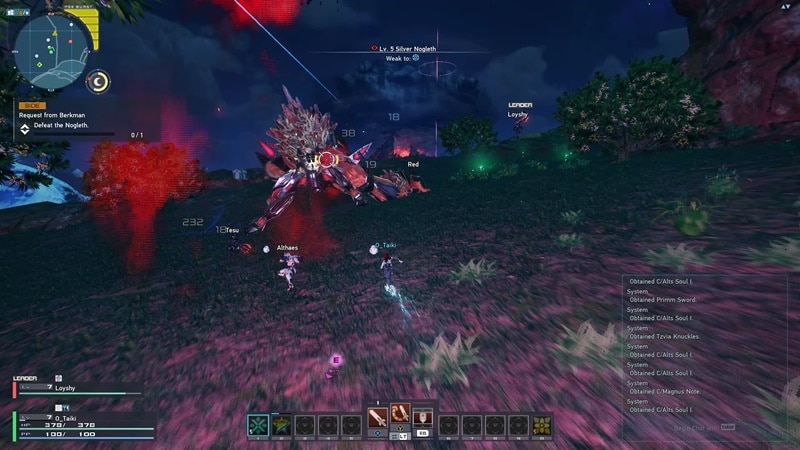
Task: Click the crescent moon time-of-day icon
Action: 99,81
